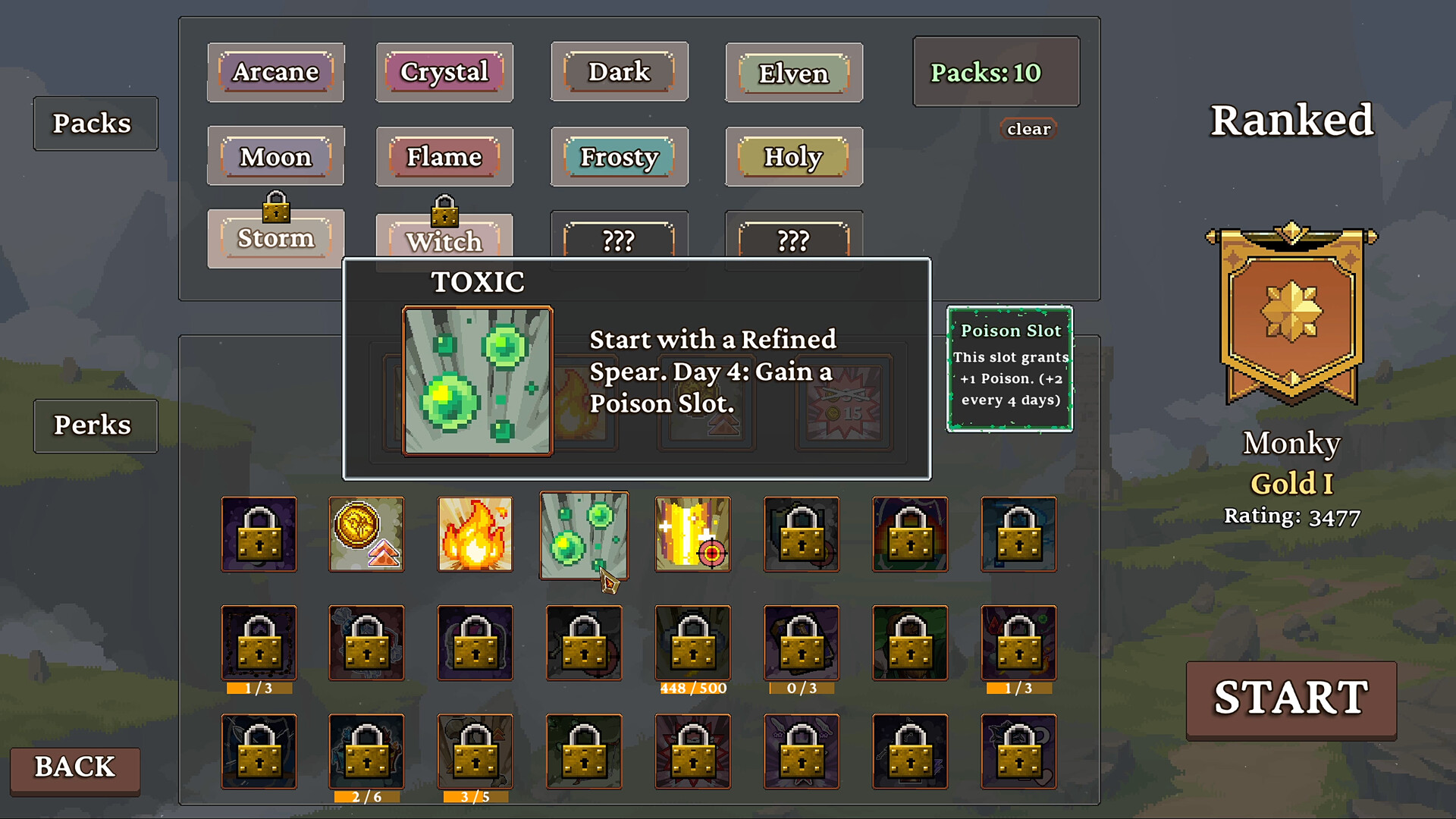Select the gold coin upgrade perk icon

[x=367, y=534]
